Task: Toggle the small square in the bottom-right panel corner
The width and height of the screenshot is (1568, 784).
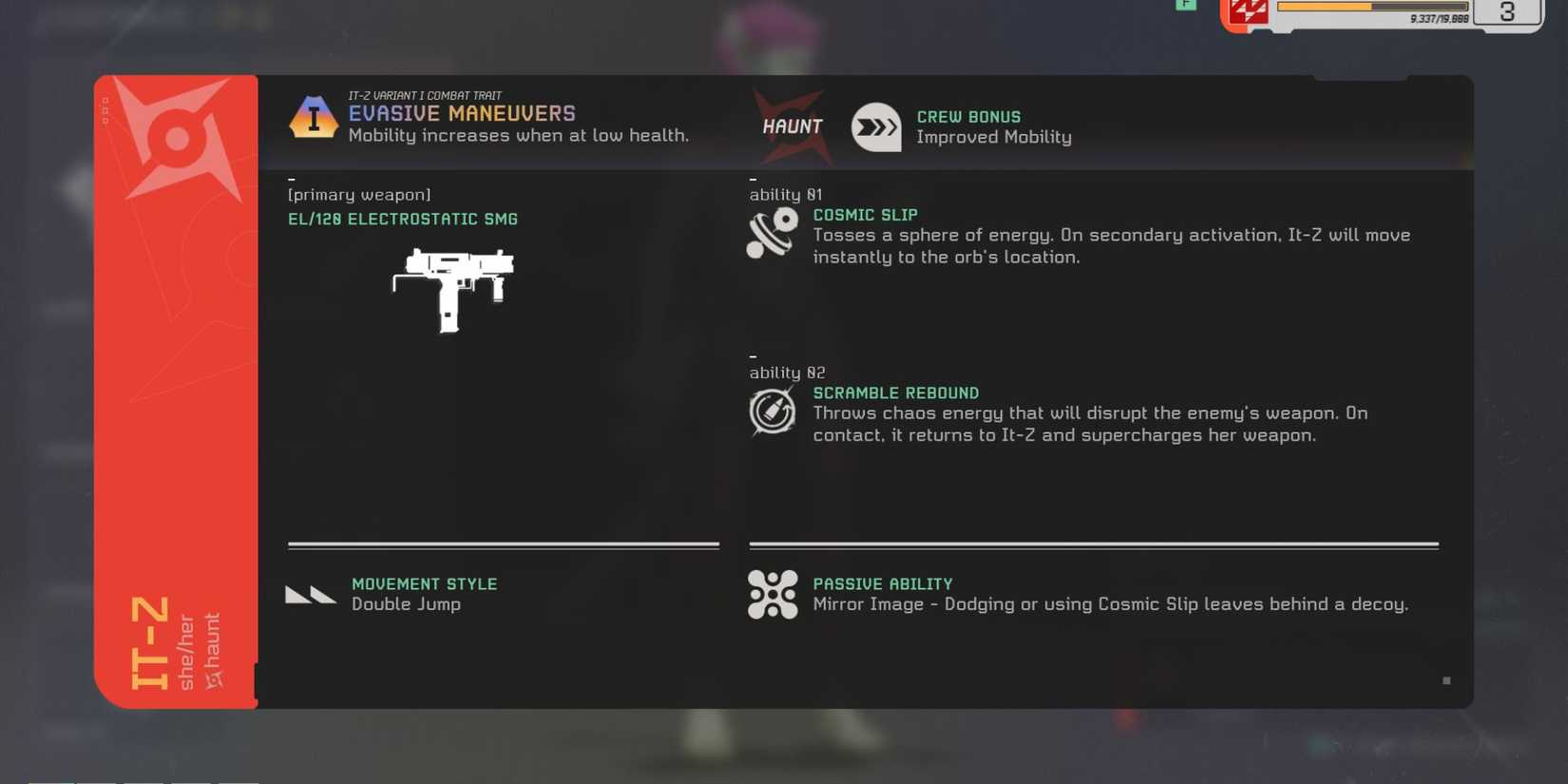Action: 1446,680
